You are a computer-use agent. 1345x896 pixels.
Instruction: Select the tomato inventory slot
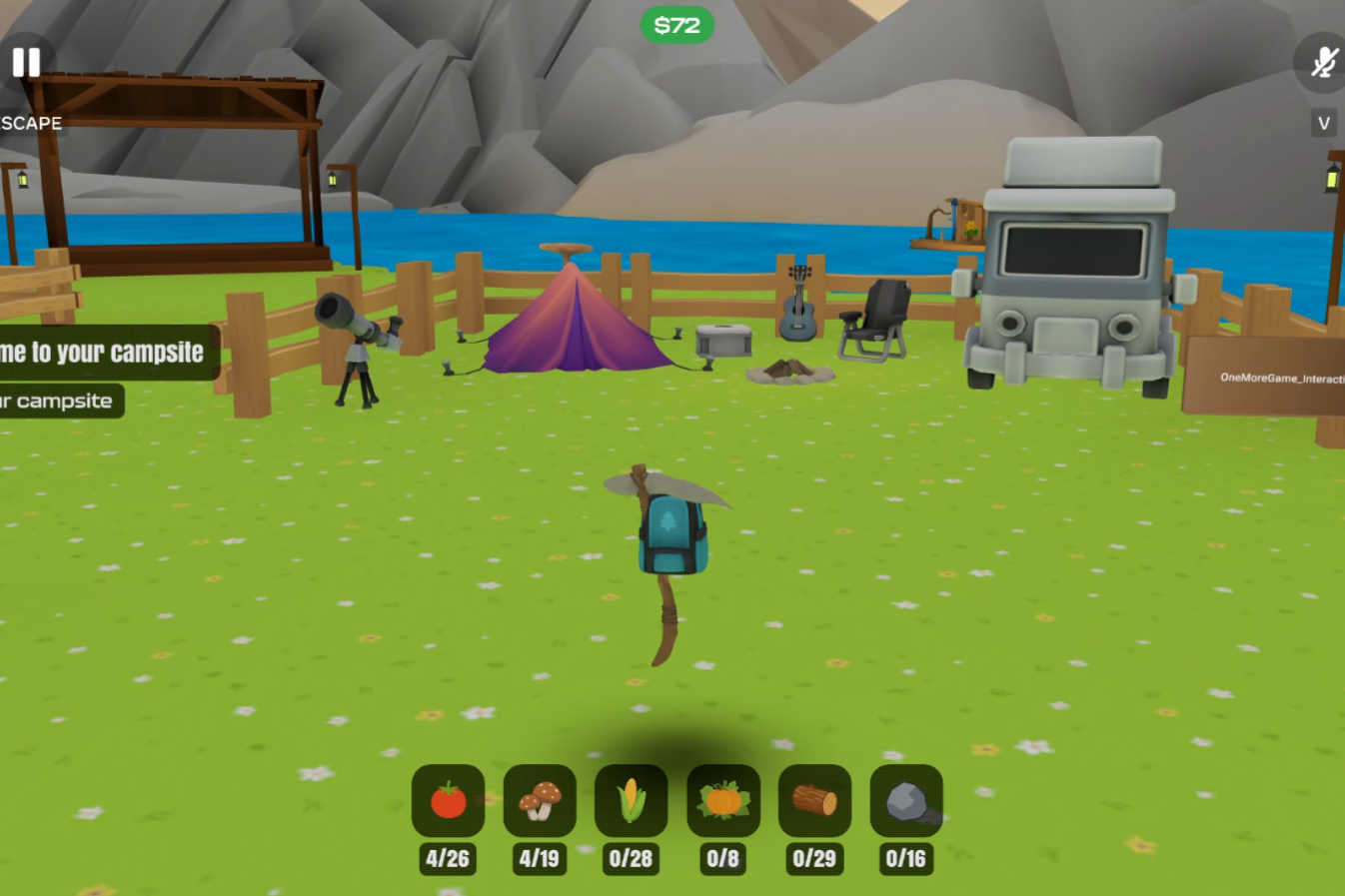tap(448, 801)
